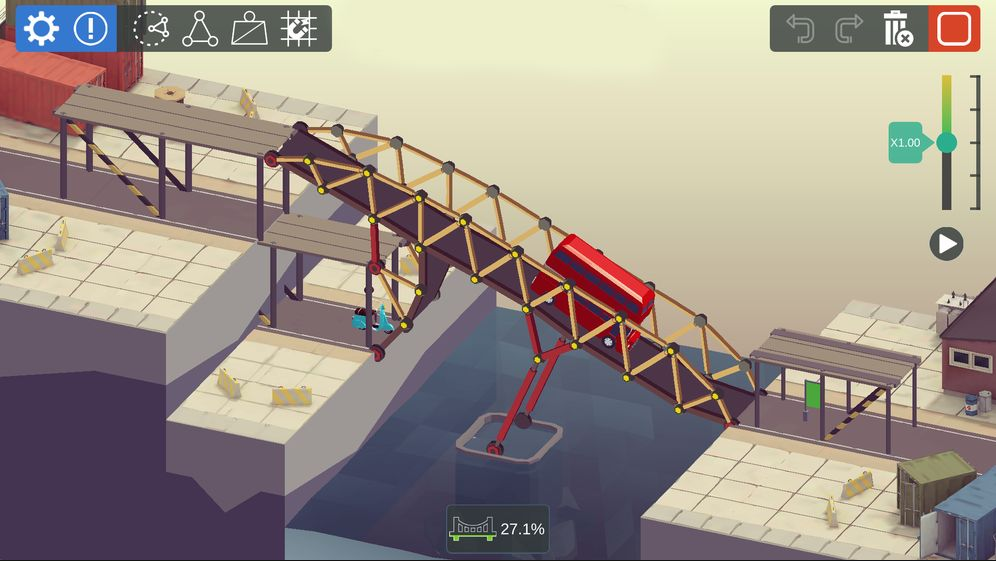
Task: Undo the last bridge edit
Action: click(x=800, y=29)
